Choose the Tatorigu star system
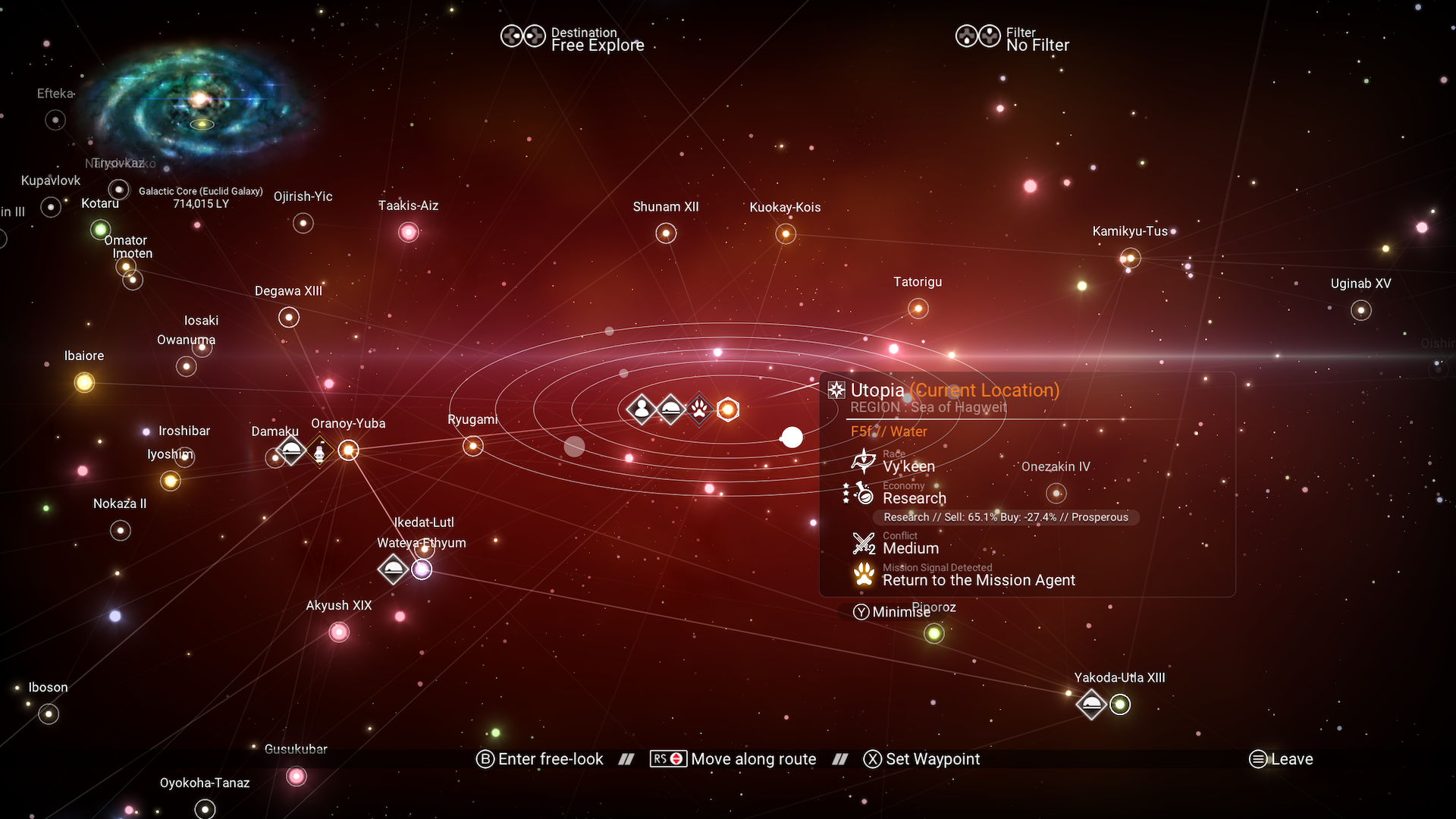This screenshot has width=1456, height=819. 918,309
